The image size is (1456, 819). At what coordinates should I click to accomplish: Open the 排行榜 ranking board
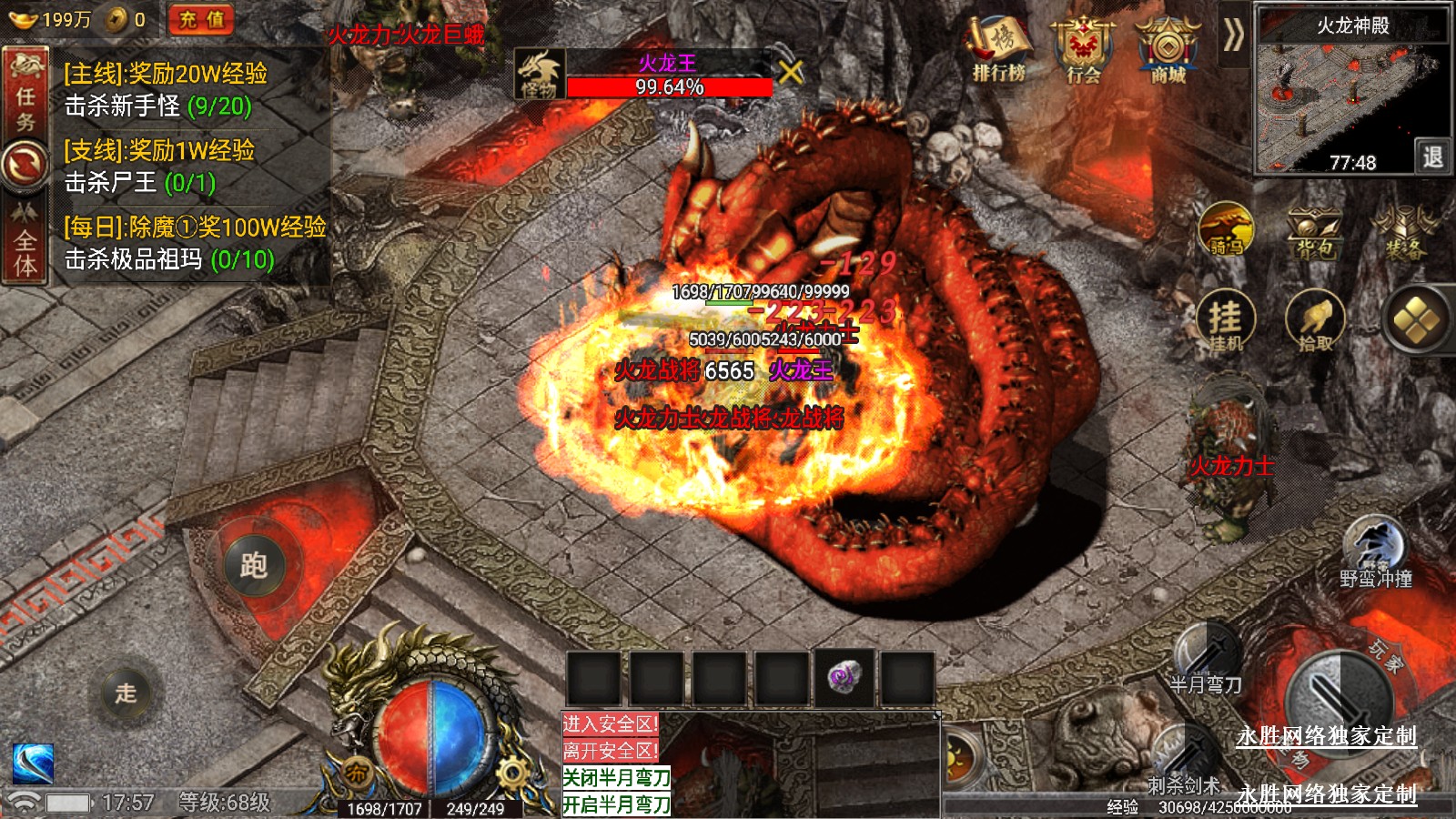[999, 50]
